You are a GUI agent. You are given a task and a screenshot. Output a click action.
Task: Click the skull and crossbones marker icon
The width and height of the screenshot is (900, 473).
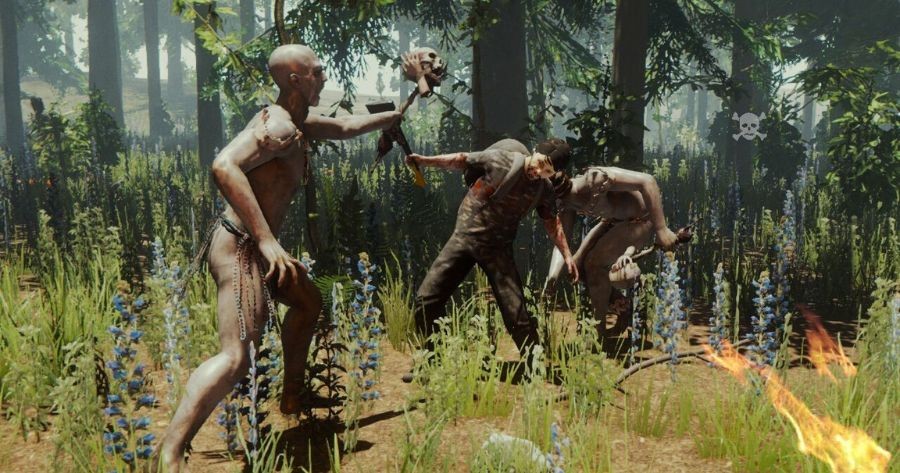point(748,126)
